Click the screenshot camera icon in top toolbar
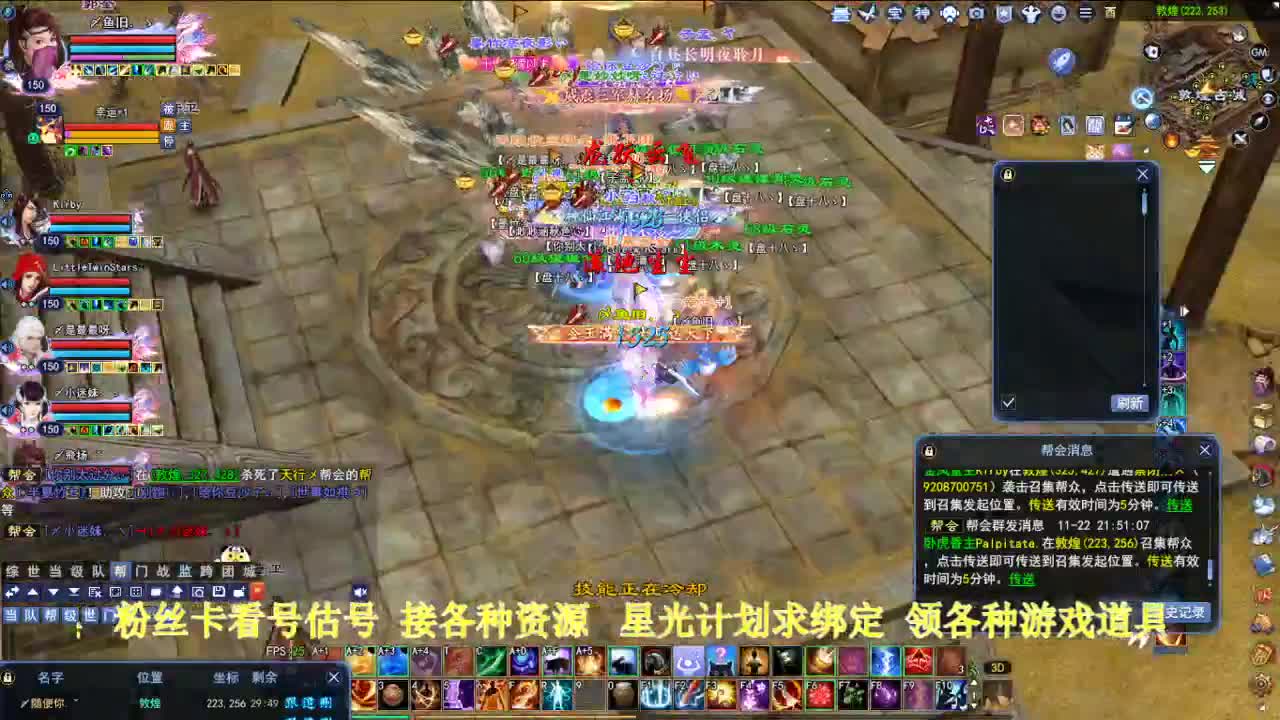The image size is (1280, 720). click(977, 13)
